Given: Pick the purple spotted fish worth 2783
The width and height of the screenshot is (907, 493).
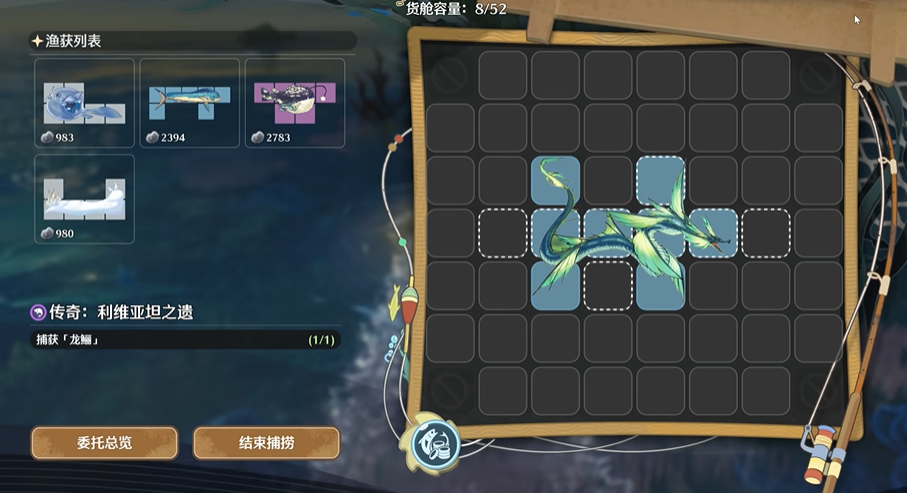Looking at the screenshot, I should point(294,102).
